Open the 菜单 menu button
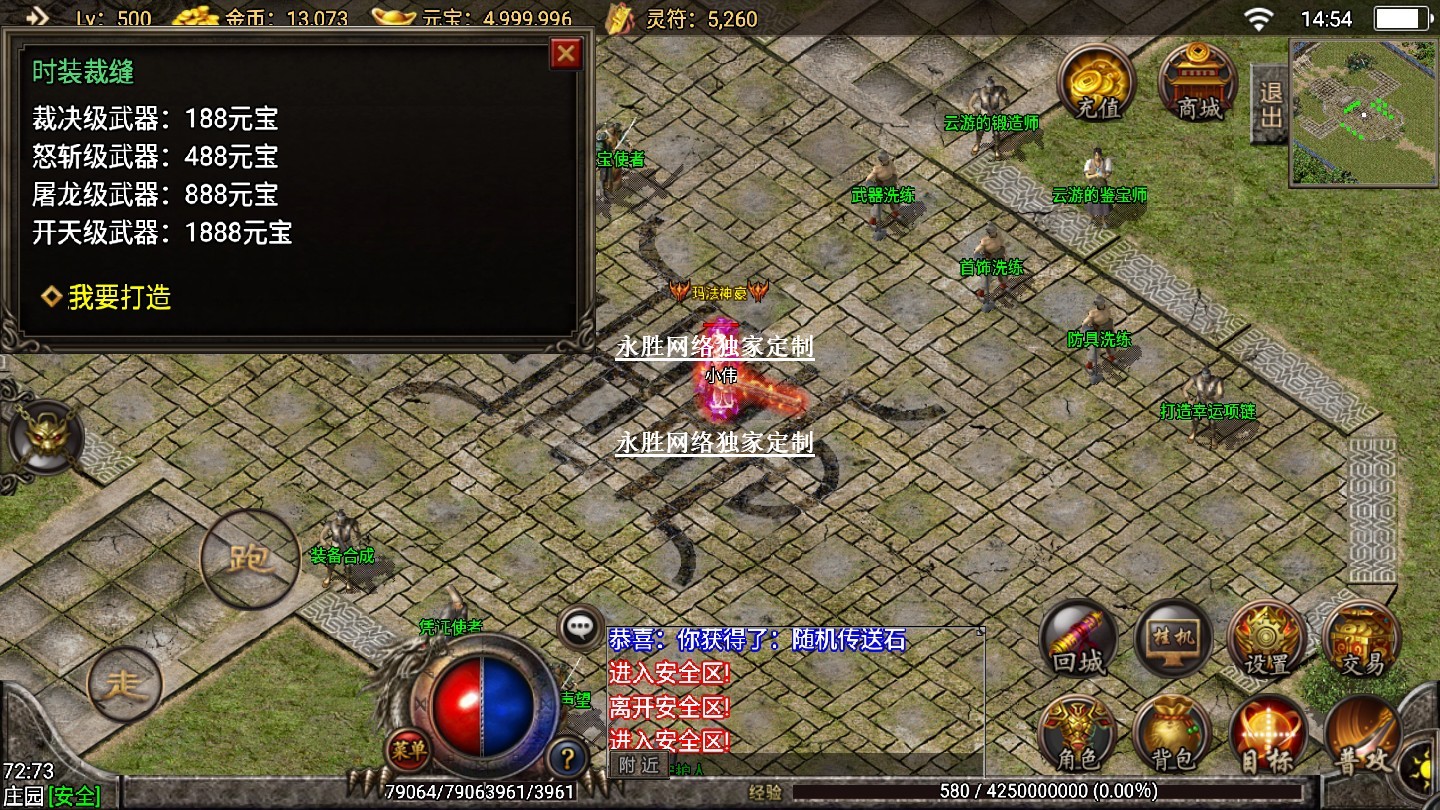1440x810 pixels. [408, 749]
